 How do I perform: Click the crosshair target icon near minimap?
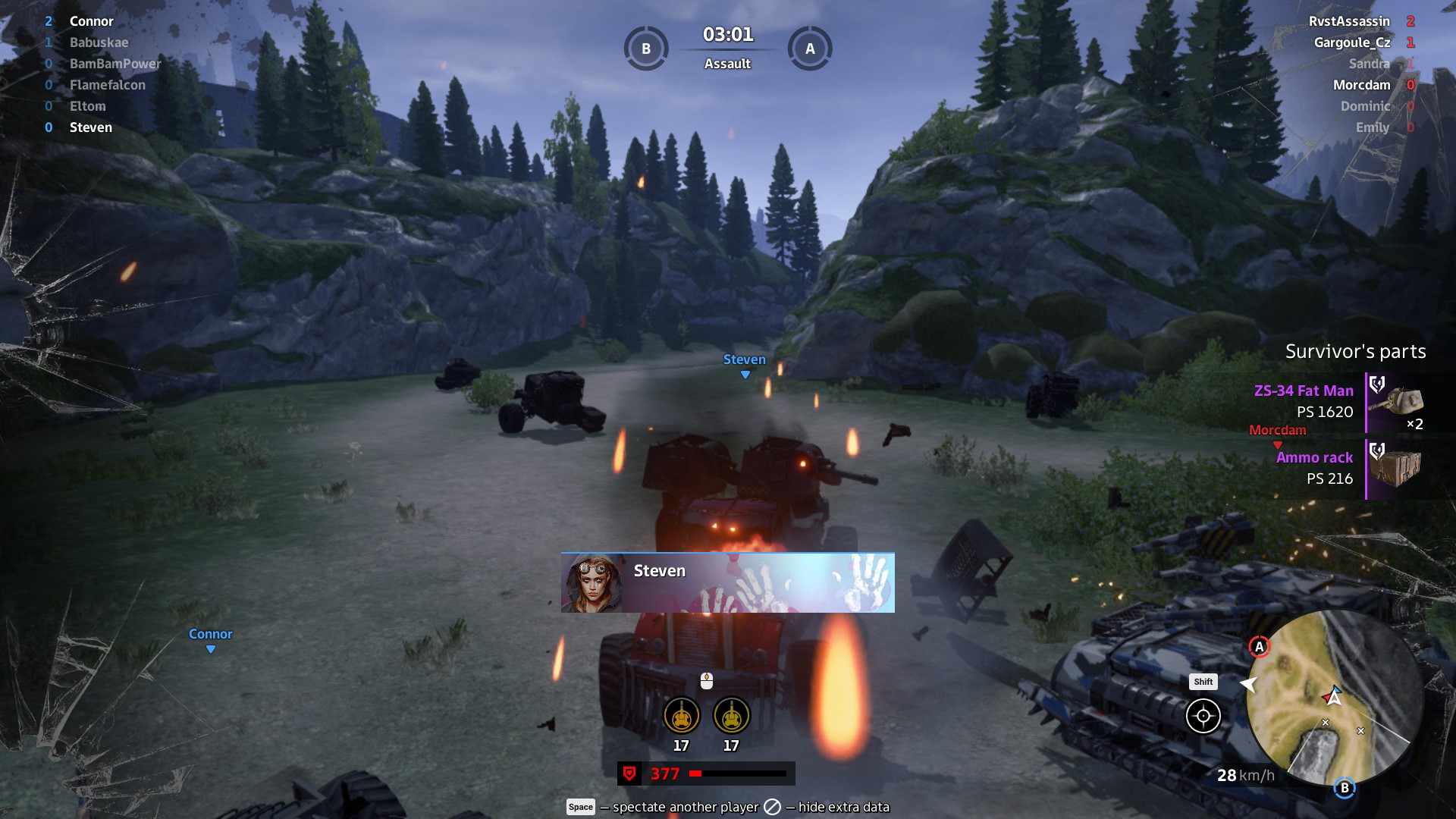click(1203, 716)
